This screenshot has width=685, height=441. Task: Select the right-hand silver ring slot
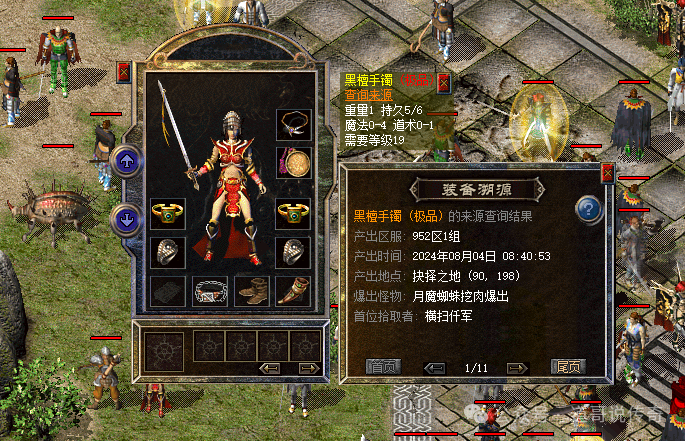point(293,251)
